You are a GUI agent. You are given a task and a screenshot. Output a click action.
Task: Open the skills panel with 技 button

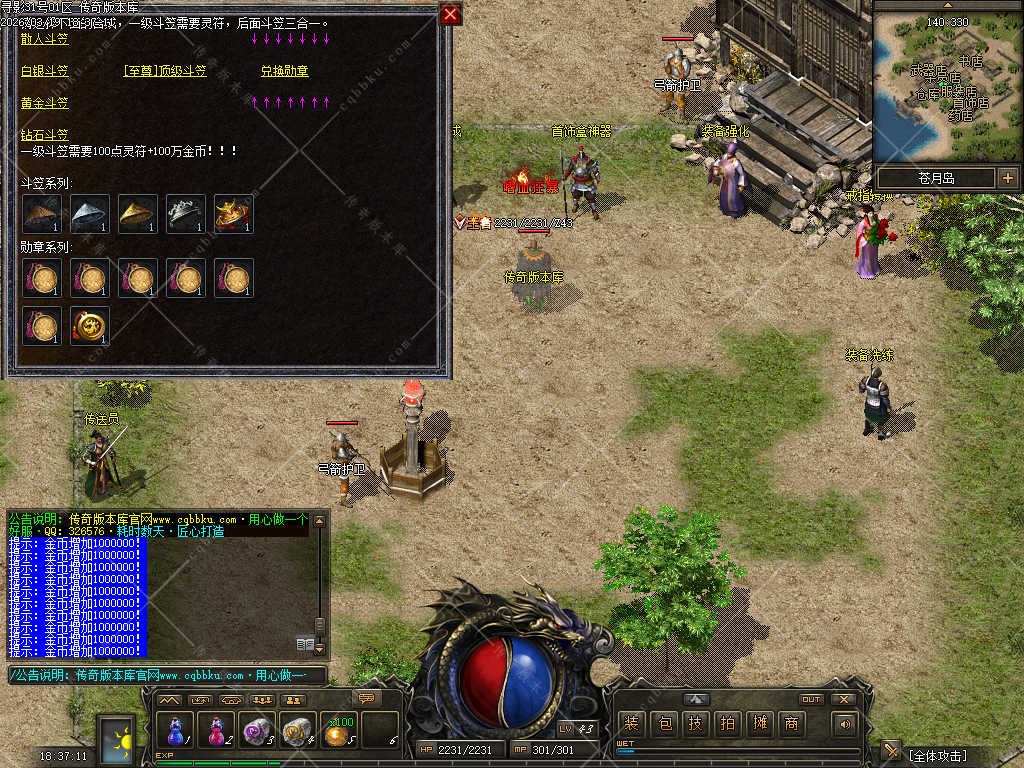coord(696,724)
